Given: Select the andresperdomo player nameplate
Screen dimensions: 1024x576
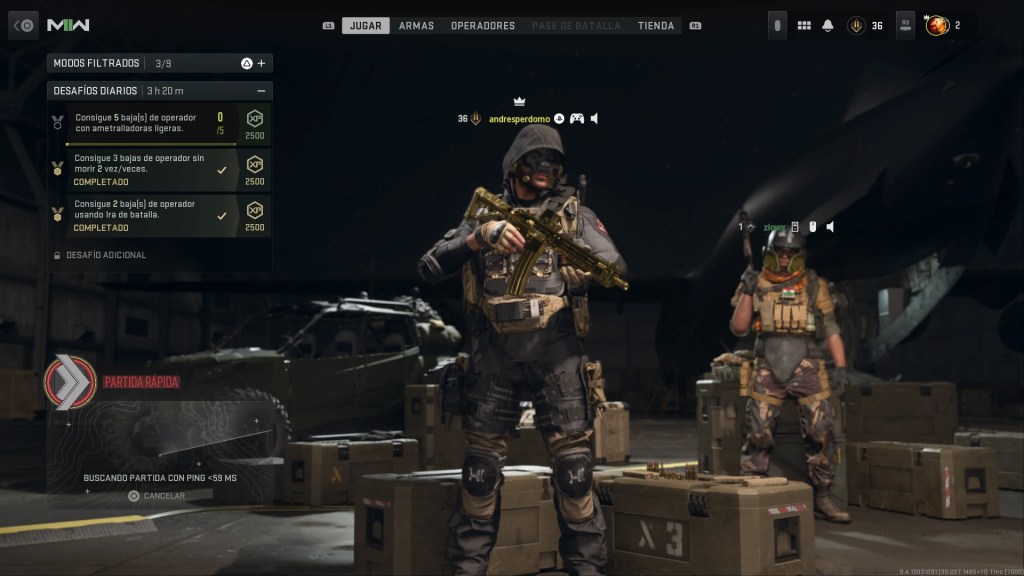Looking at the screenshot, I should [x=520, y=119].
